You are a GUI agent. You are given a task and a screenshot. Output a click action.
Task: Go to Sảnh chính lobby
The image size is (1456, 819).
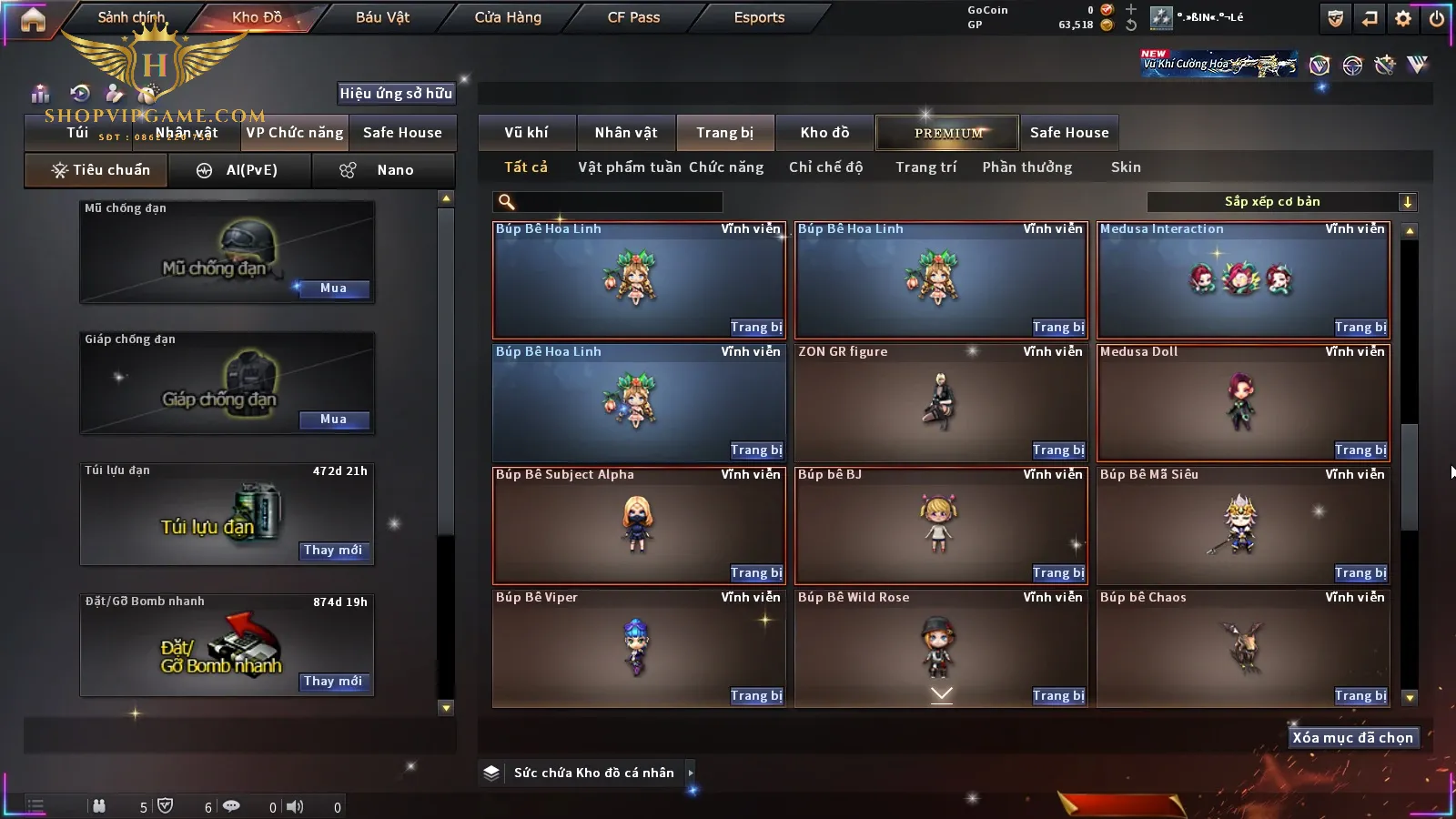pos(131,17)
